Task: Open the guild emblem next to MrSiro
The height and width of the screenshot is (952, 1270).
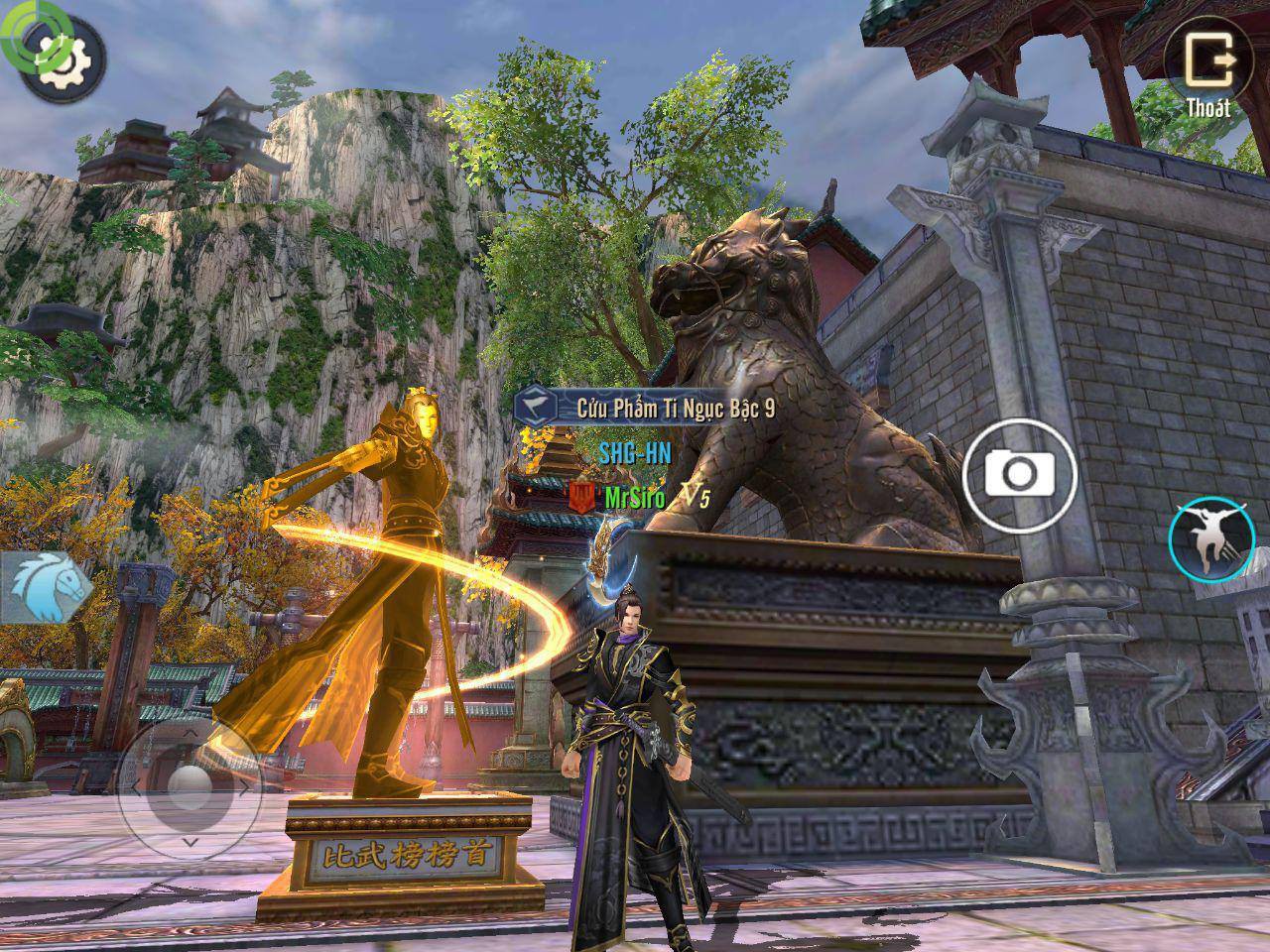Action: coord(579,496)
